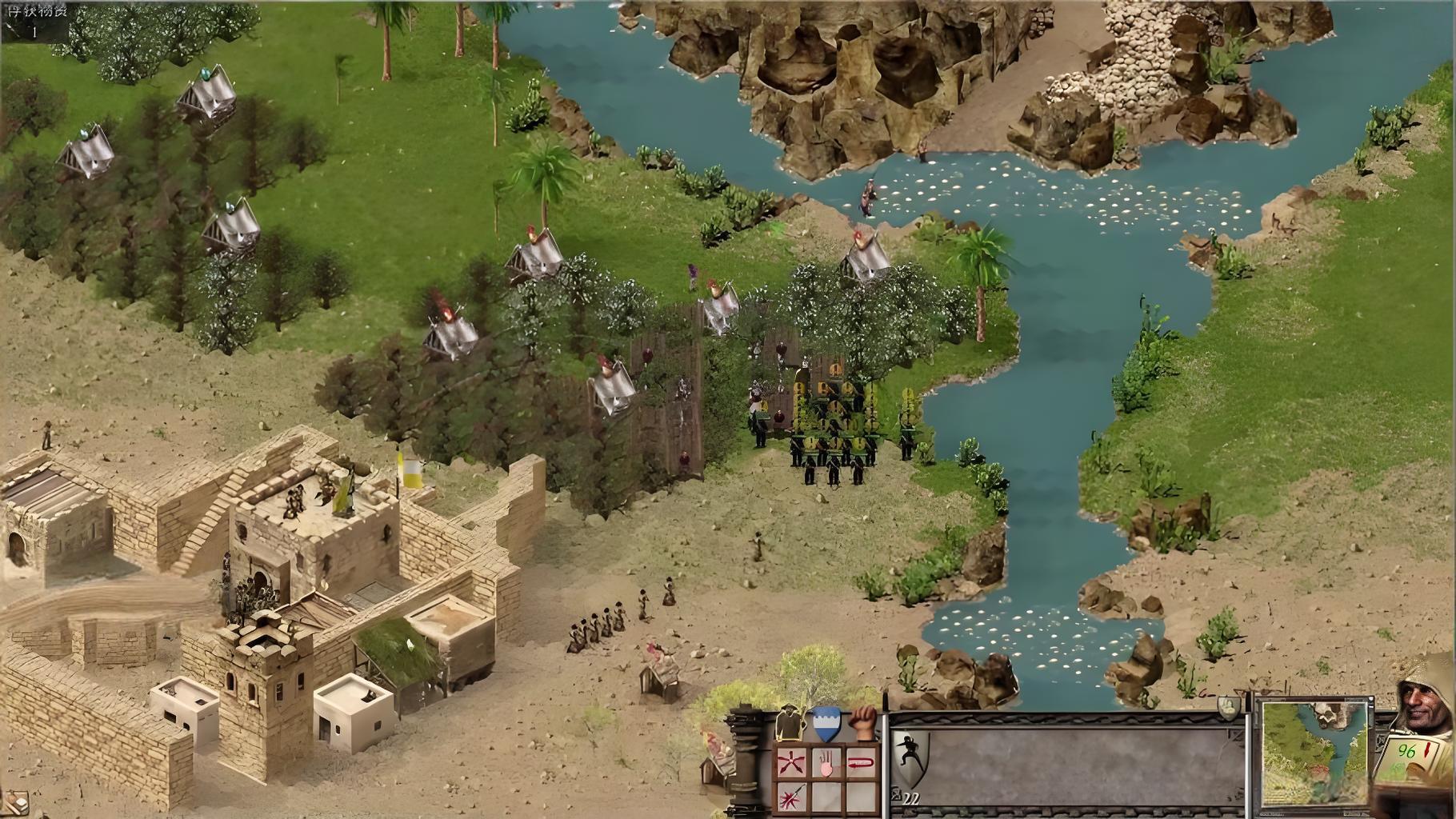Image resolution: width=1456 pixels, height=819 pixels.
Task: Choose the red looping arrow patrol command
Action: pyautogui.click(x=860, y=764)
